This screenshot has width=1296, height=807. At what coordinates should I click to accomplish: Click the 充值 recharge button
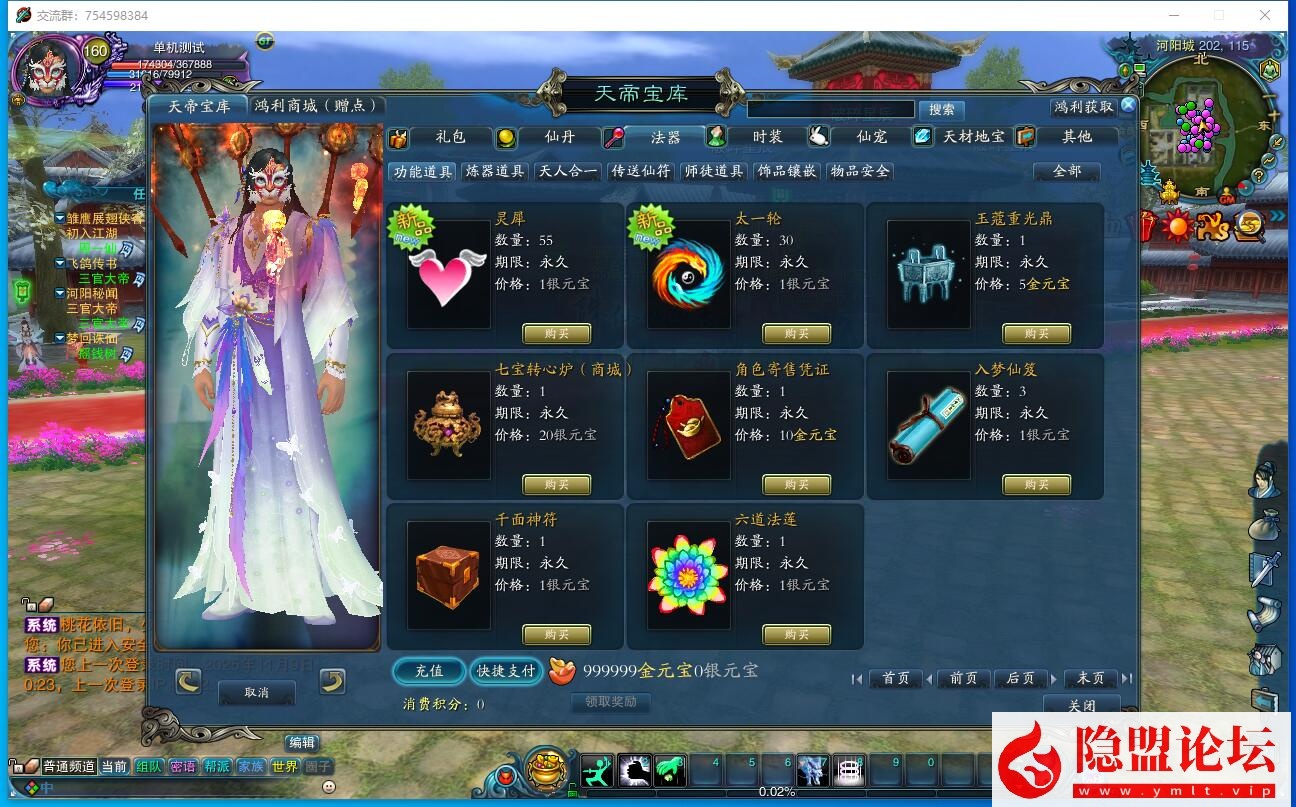(x=428, y=670)
